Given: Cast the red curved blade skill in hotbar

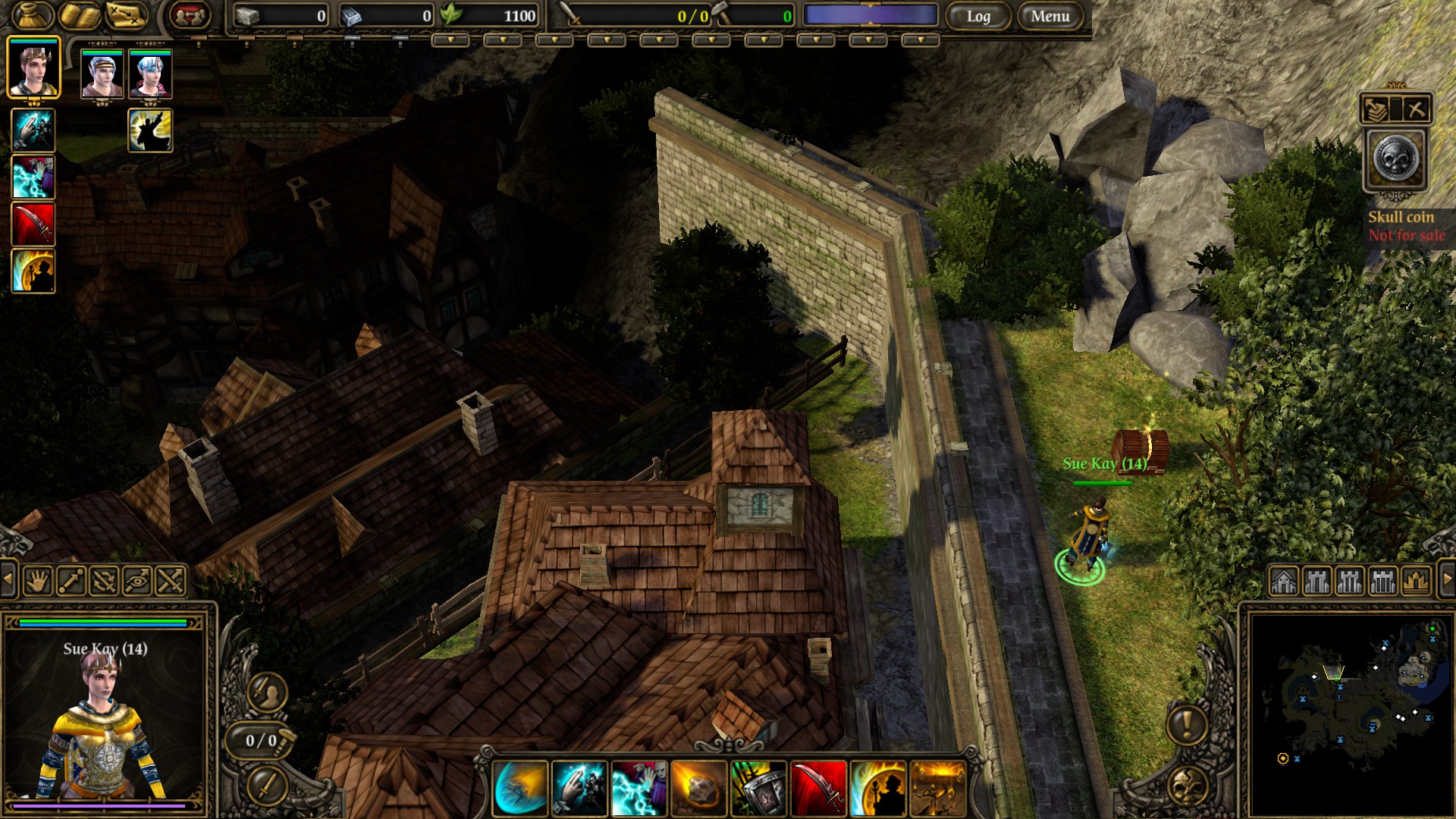Looking at the screenshot, I should click(818, 789).
